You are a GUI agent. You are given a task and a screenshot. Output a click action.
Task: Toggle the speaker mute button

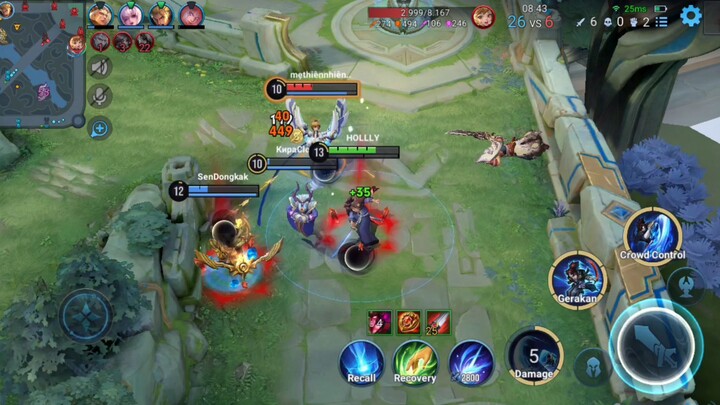pos(99,67)
